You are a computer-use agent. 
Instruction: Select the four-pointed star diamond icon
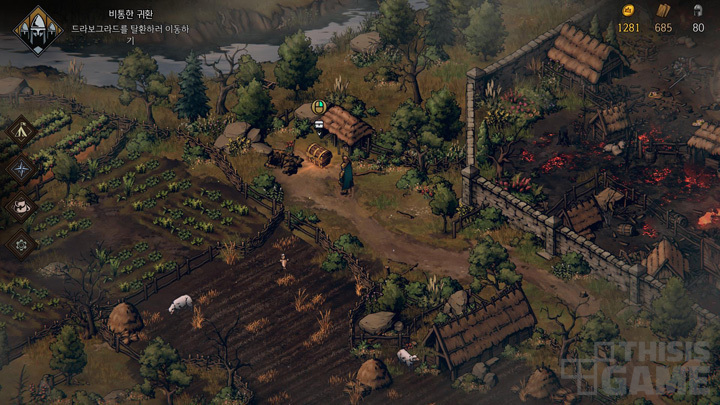pos(21,168)
